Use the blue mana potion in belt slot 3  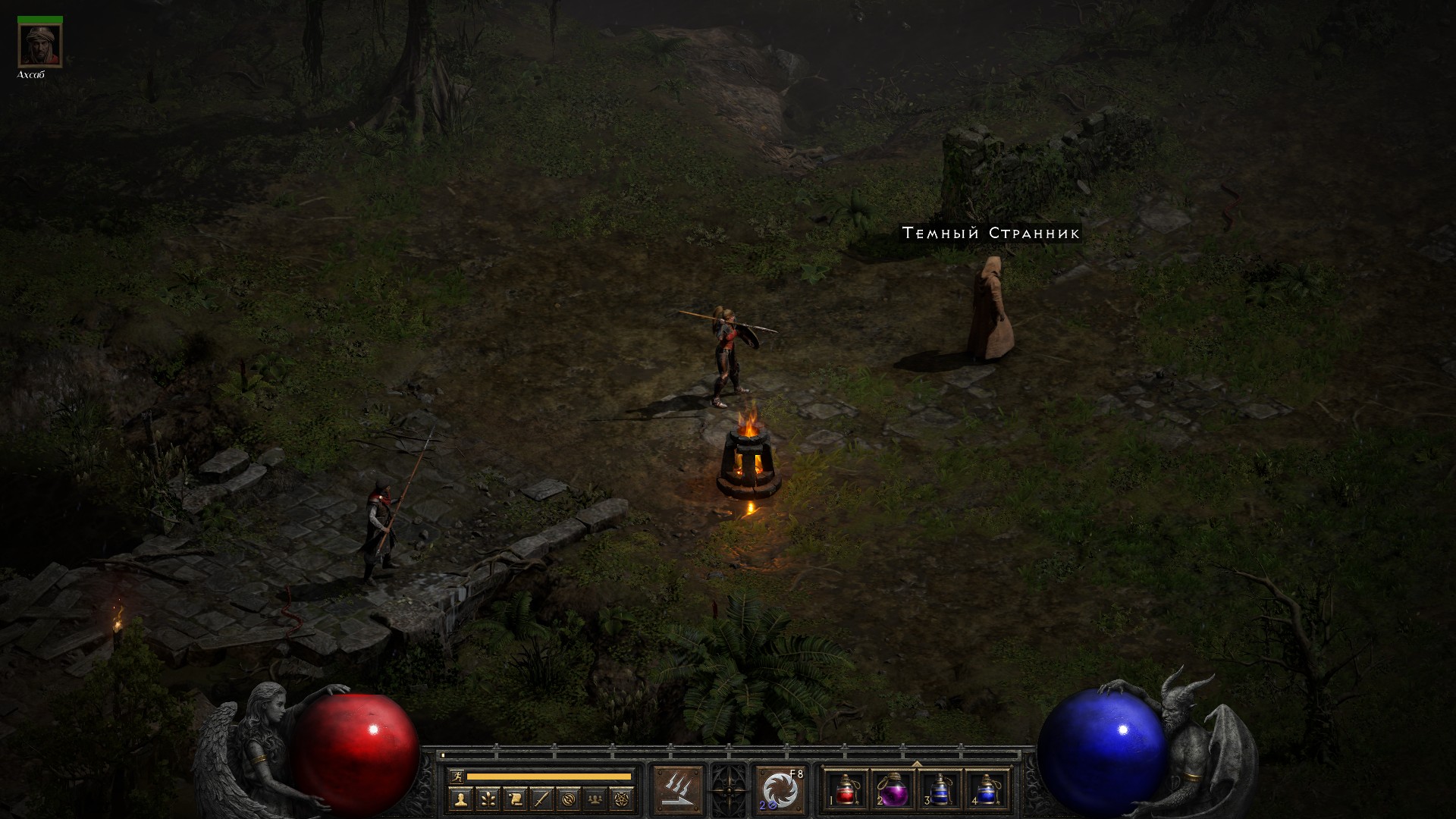(x=940, y=790)
